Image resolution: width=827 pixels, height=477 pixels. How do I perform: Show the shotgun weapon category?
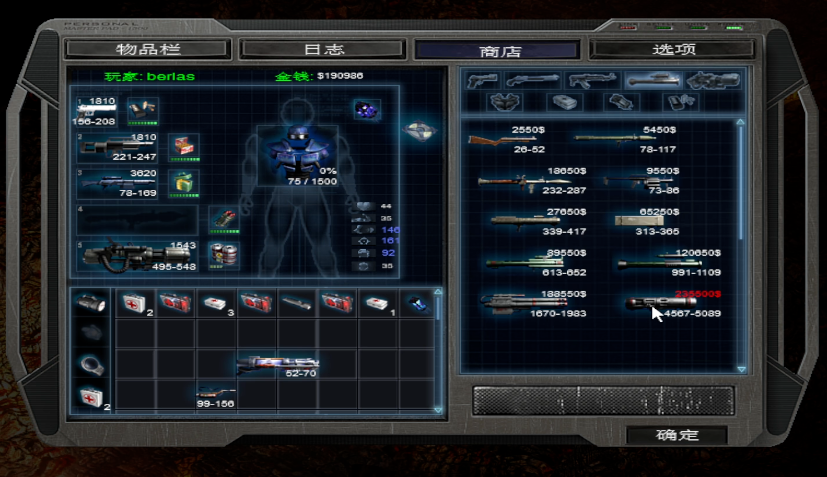[x=532, y=80]
